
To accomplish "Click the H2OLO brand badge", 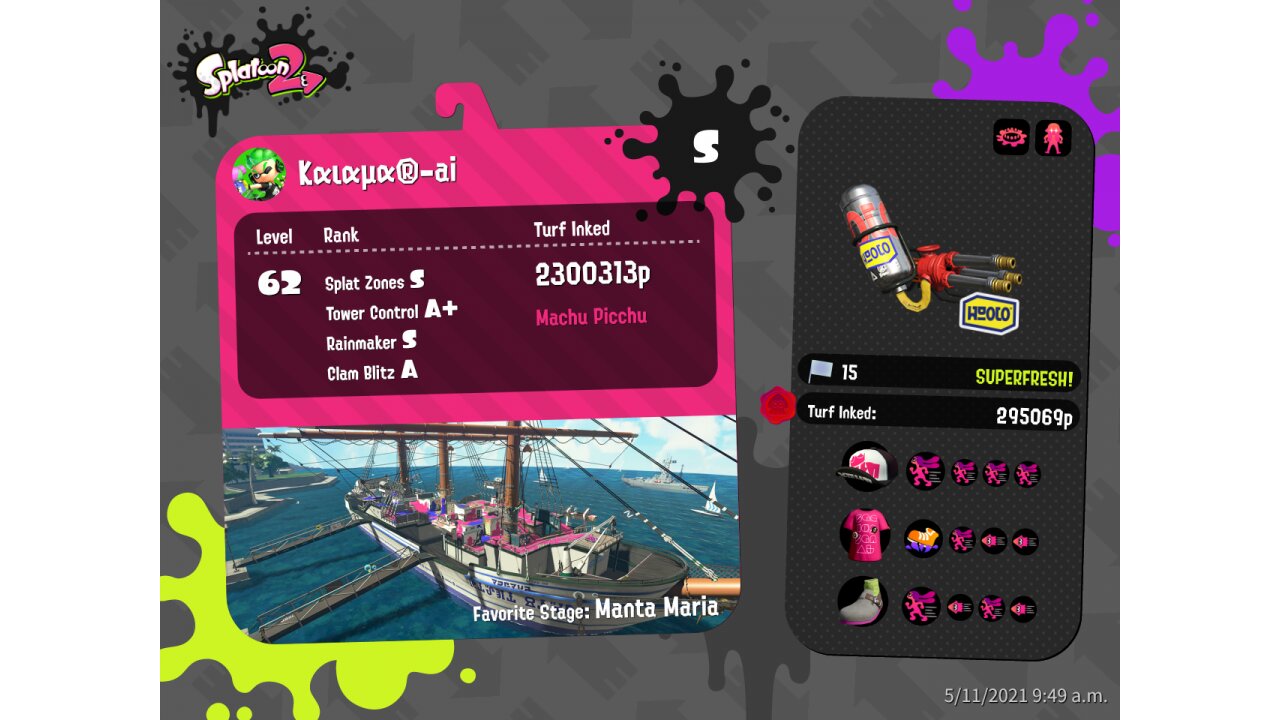I will coord(989,314).
